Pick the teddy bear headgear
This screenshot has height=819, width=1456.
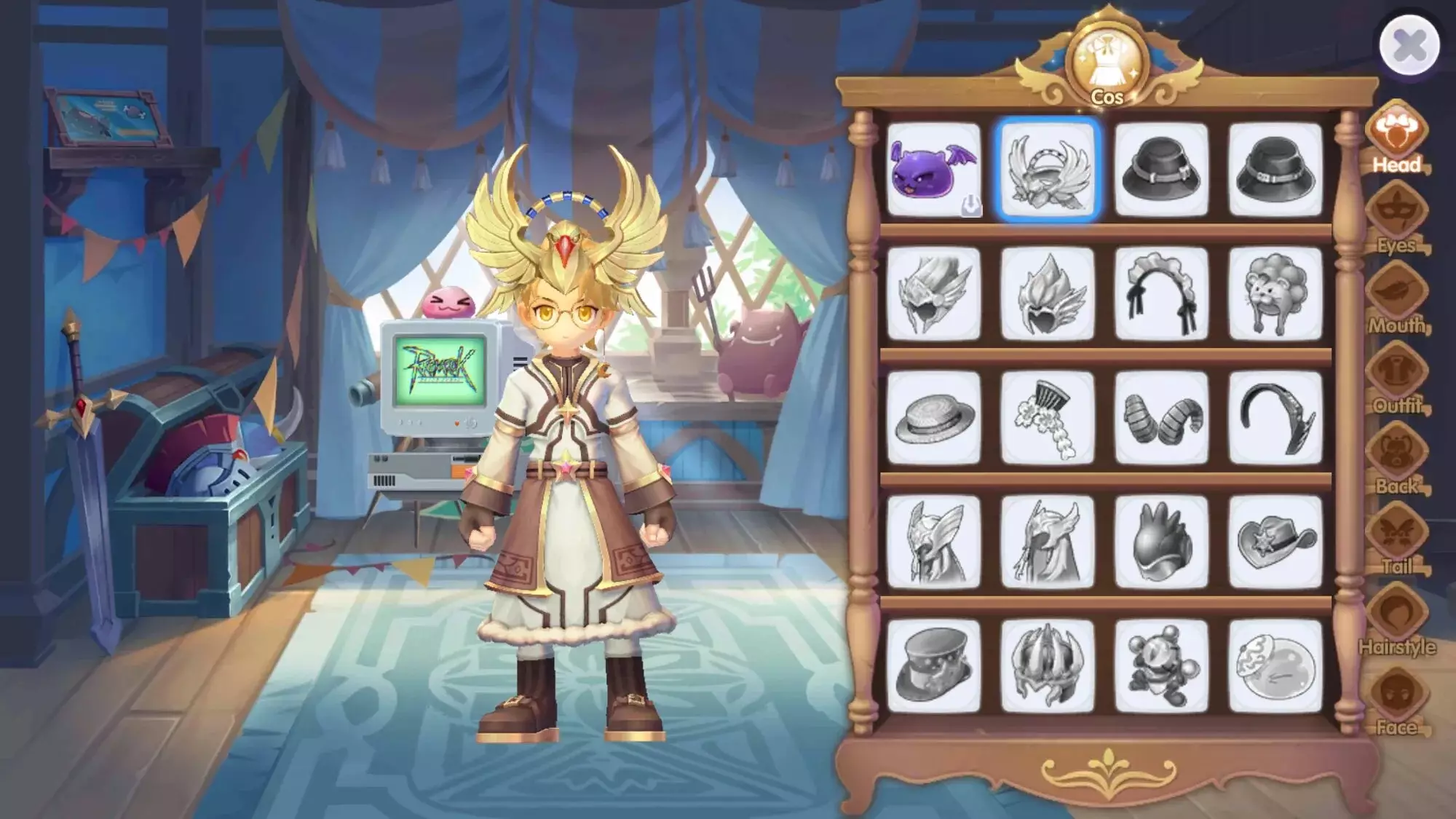coord(1161,666)
